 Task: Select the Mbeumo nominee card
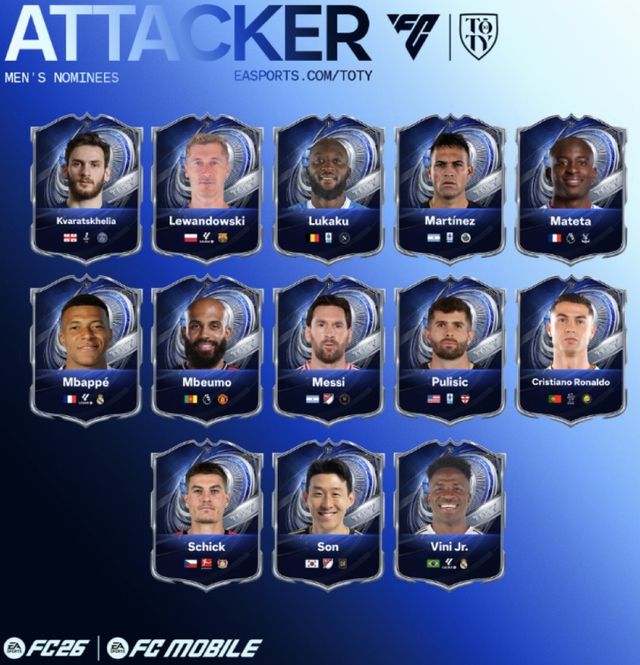tap(208, 350)
